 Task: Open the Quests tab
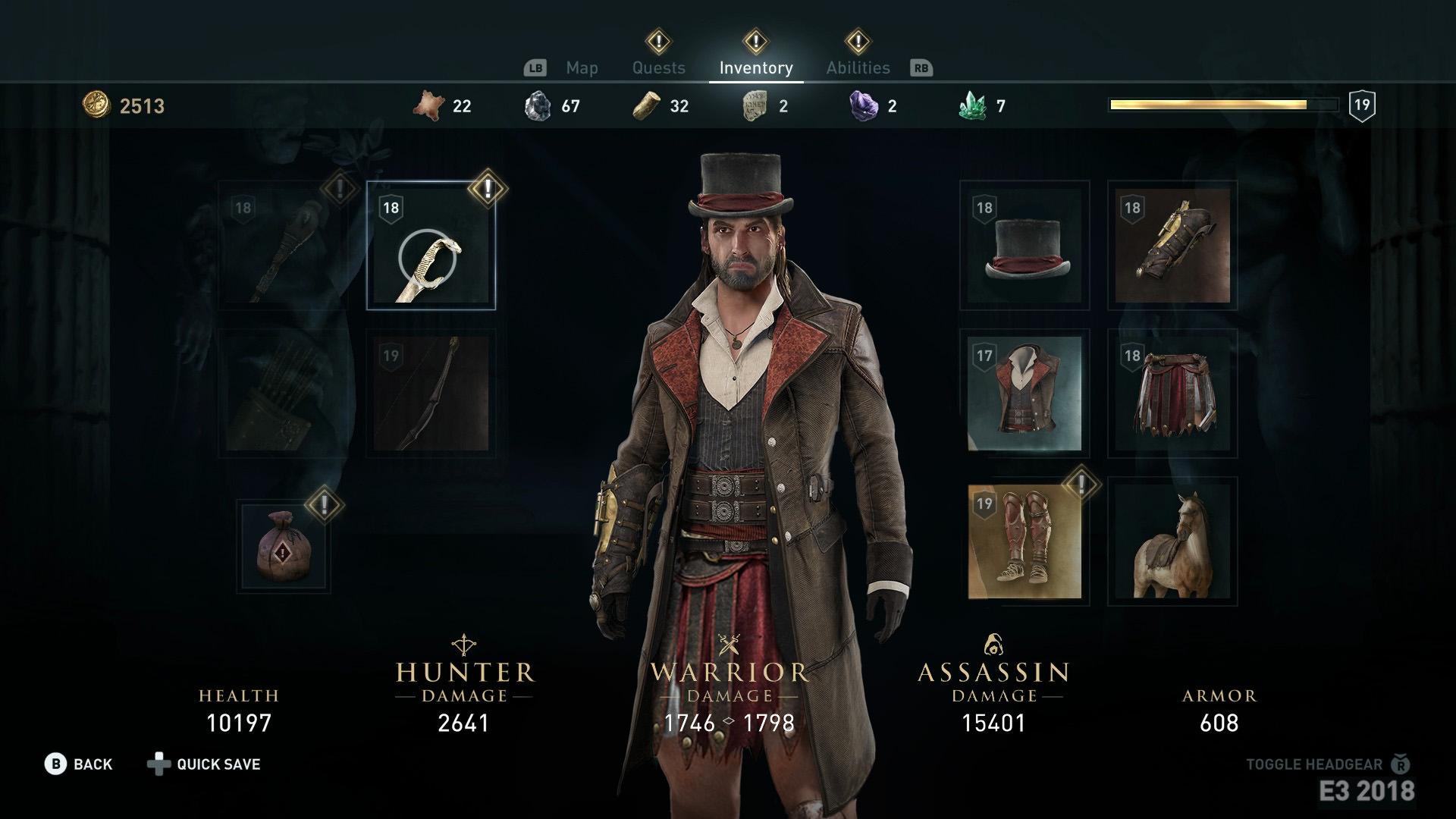(x=658, y=68)
